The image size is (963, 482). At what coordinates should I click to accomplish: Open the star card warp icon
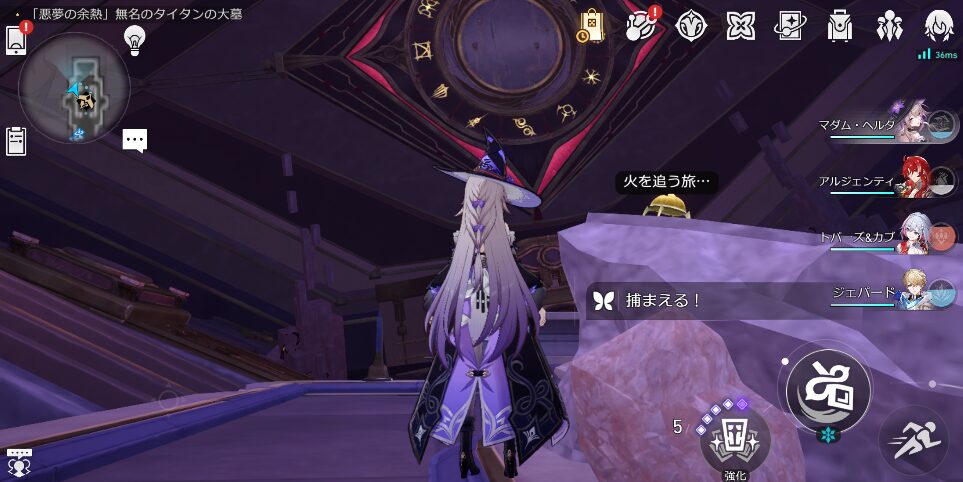[x=790, y=26]
